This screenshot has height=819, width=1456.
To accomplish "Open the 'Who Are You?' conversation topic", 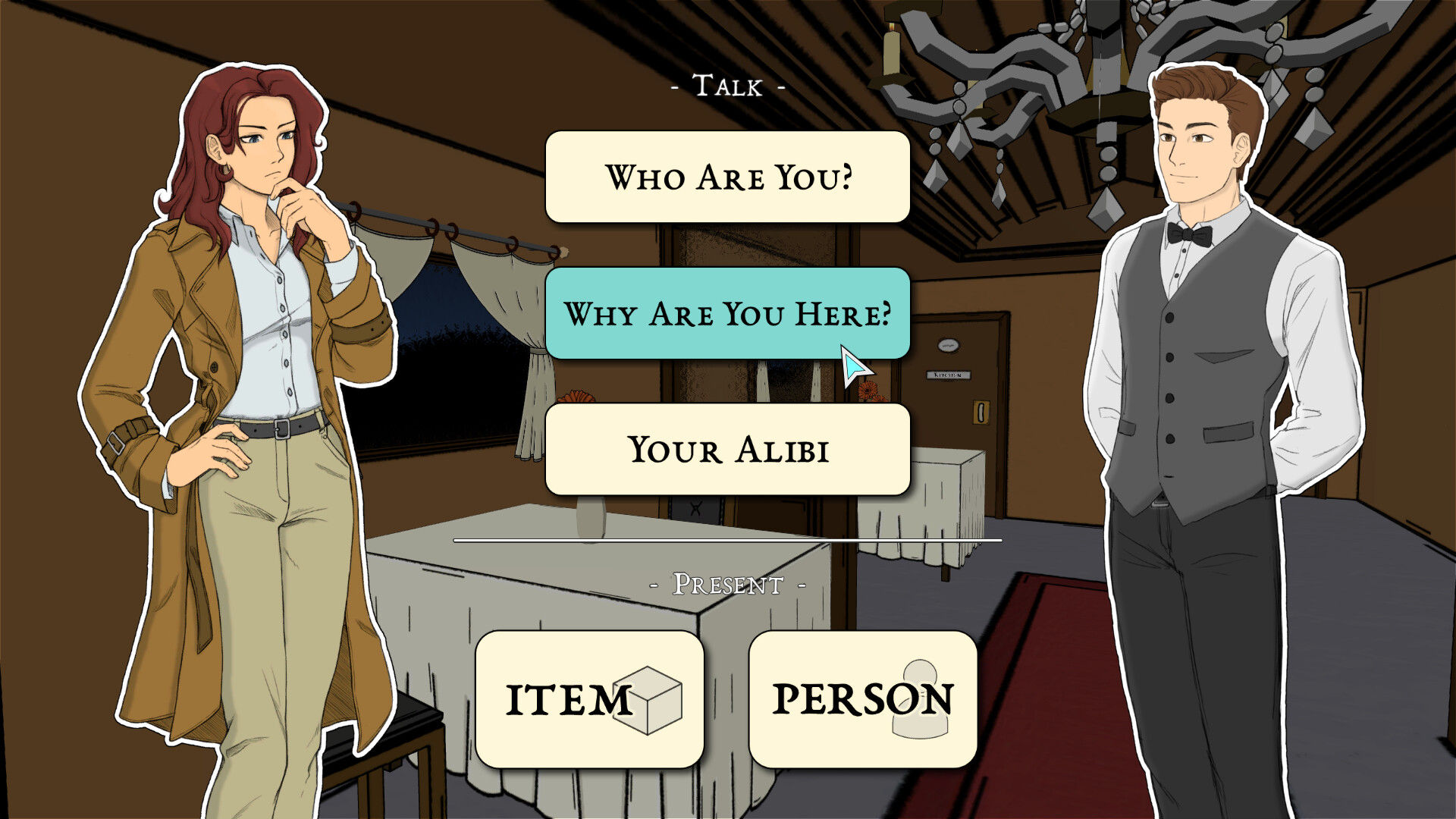I will 728,176.
